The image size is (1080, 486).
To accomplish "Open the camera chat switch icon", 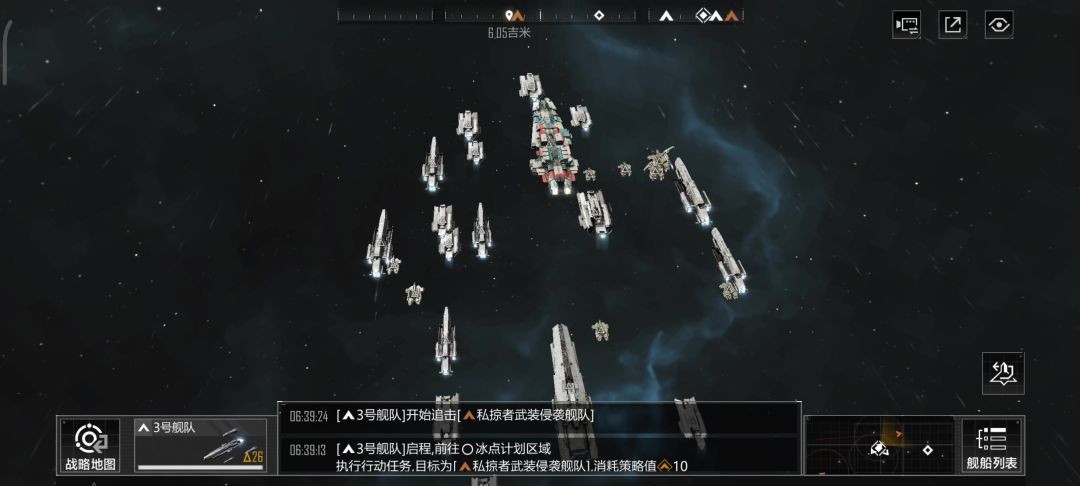I will coord(906,25).
